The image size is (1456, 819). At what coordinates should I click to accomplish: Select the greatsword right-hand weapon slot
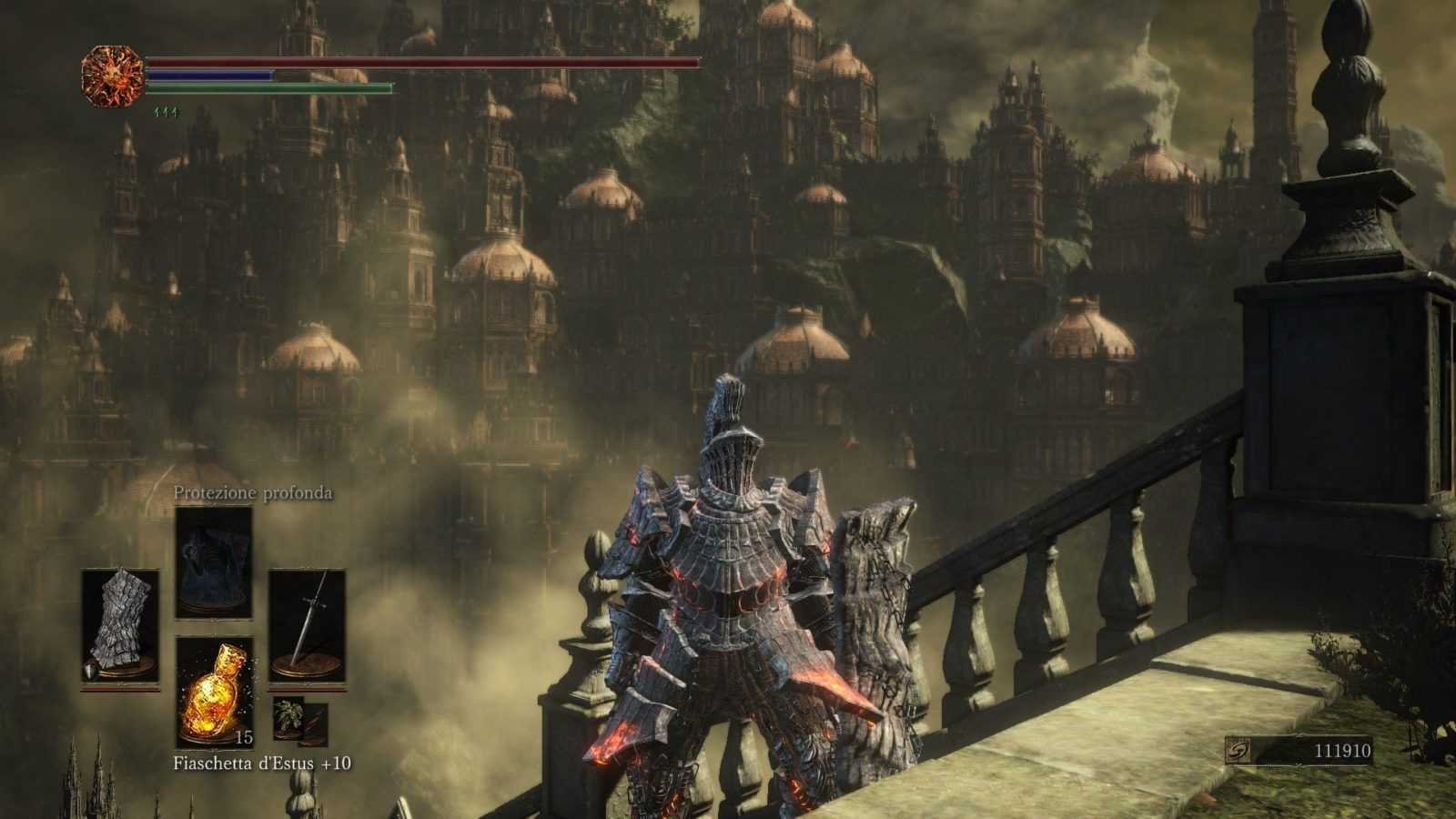click(307, 628)
